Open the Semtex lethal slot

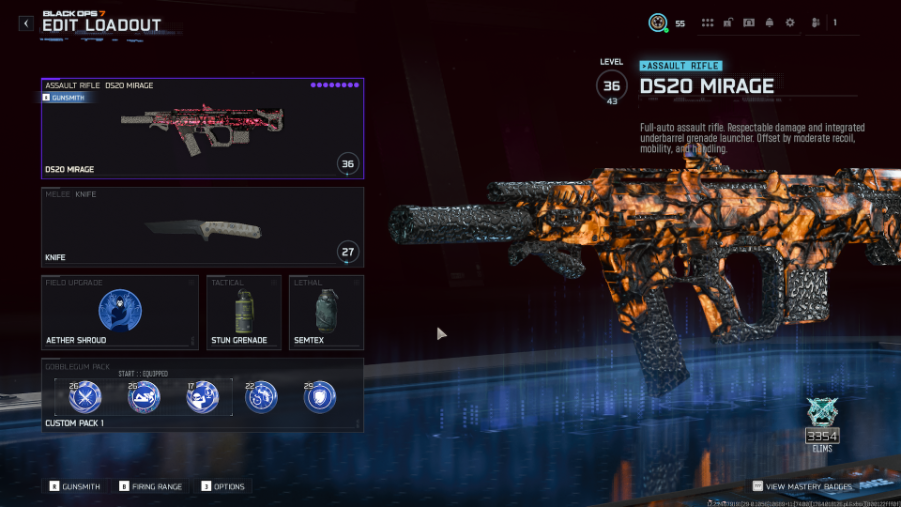click(x=326, y=312)
